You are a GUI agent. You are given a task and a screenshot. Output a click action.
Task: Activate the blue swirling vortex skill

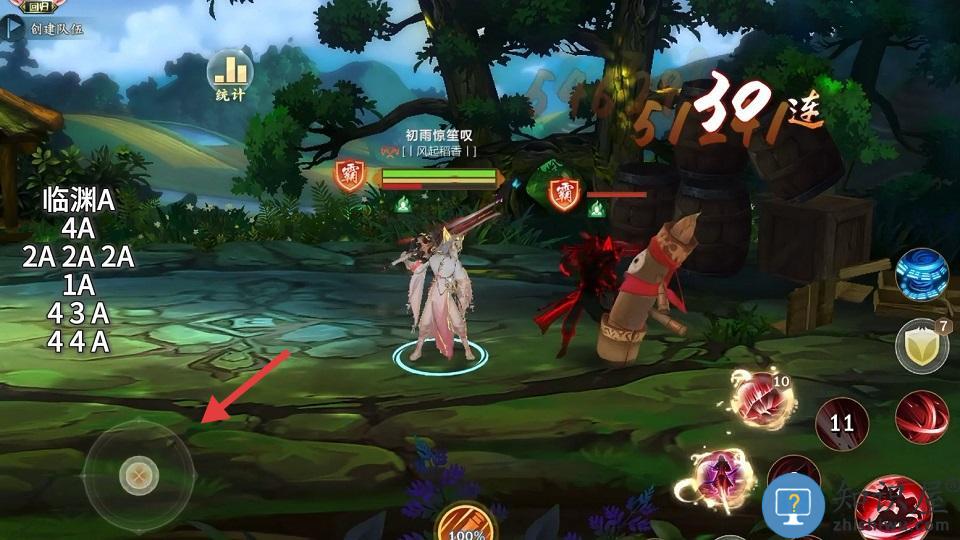(921, 275)
